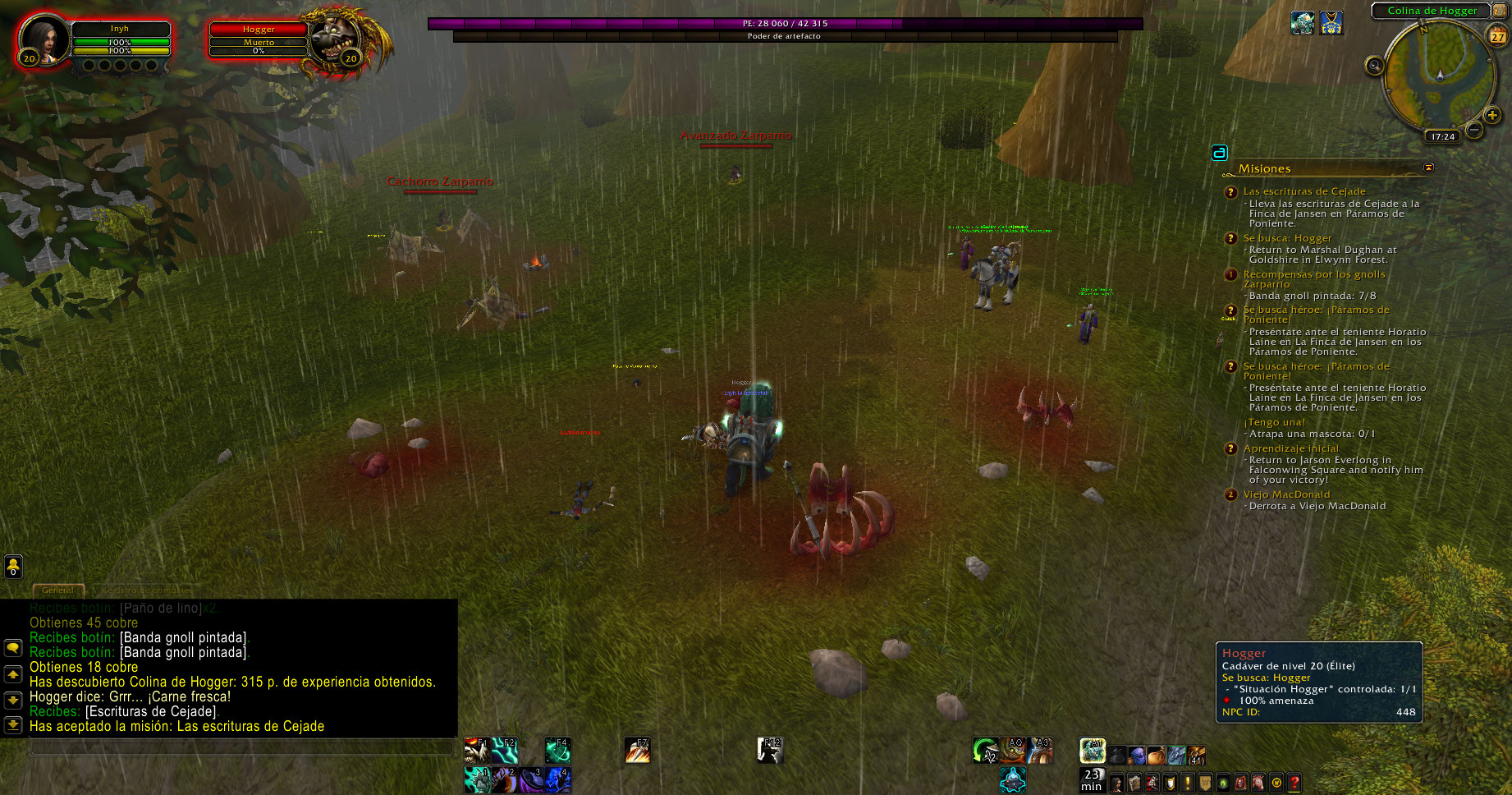Select the quest Las escrituras de Cejade

1304,191
